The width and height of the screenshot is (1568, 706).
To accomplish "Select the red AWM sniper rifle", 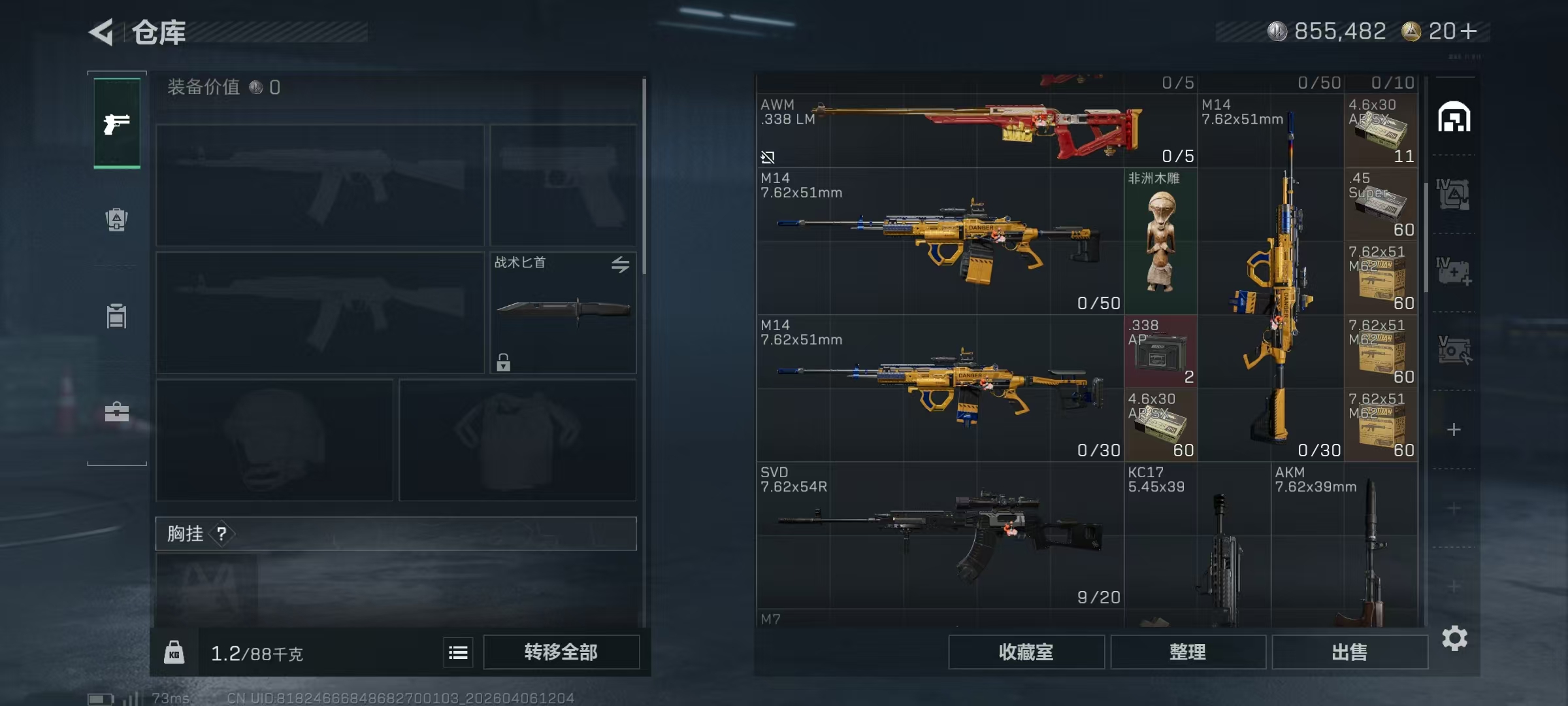I will point(976,131).
